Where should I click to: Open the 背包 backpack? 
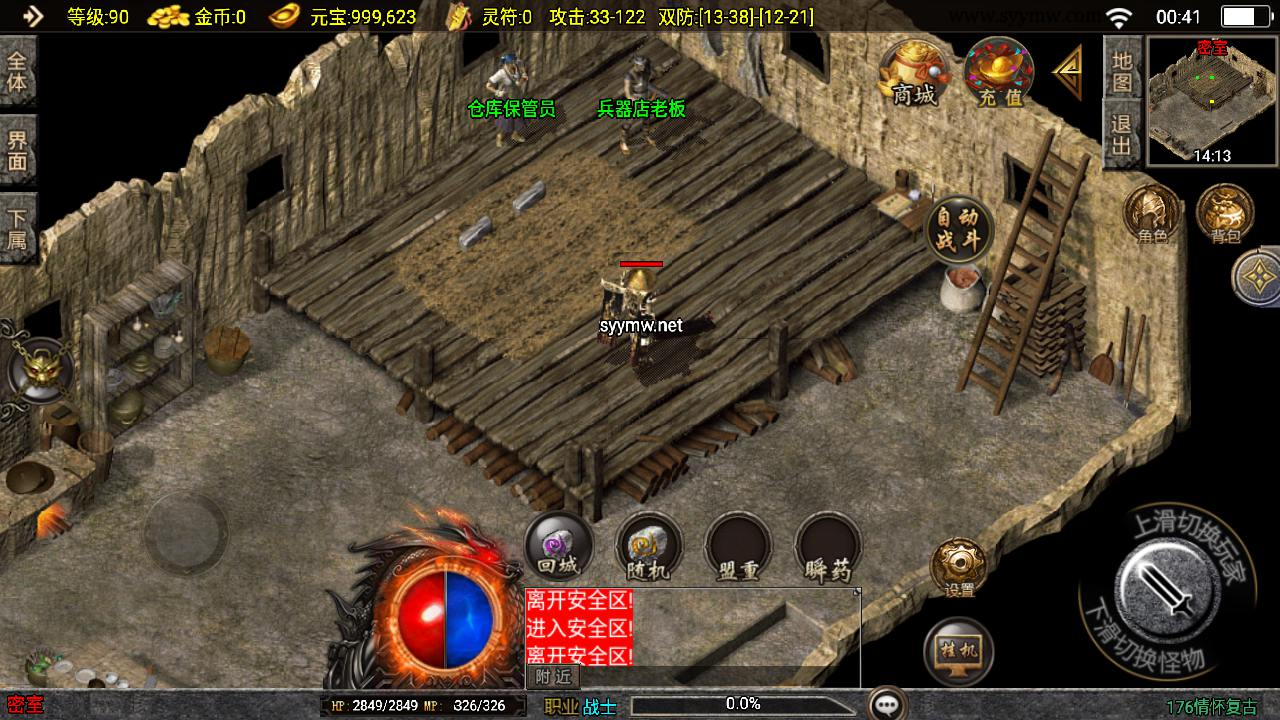(x=1225, y=213)
